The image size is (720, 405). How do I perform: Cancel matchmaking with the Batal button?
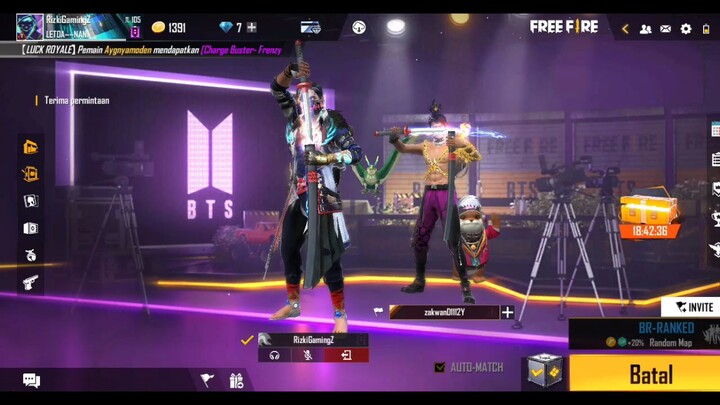[648, 375]
